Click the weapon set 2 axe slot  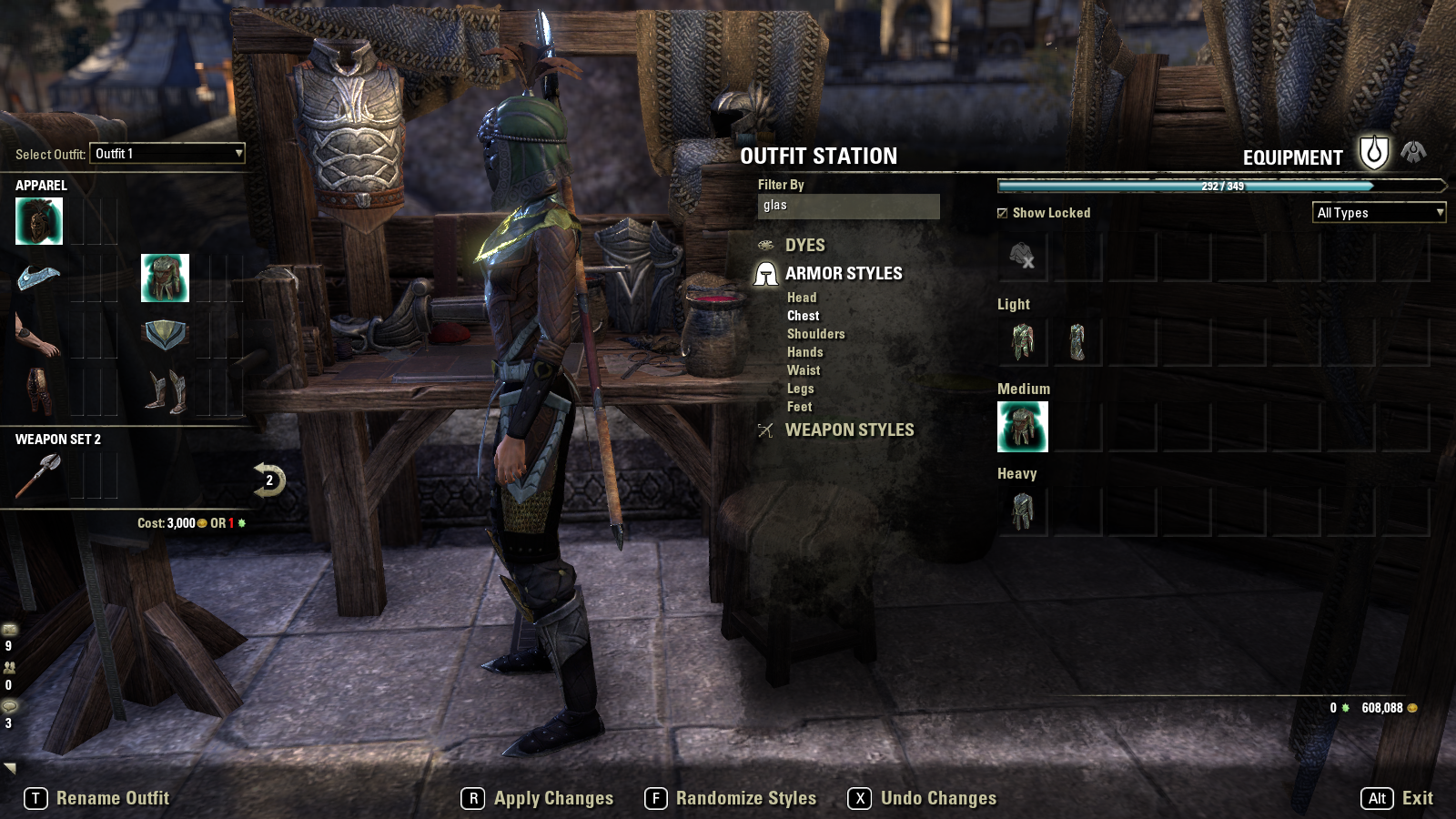click(38, 476)
